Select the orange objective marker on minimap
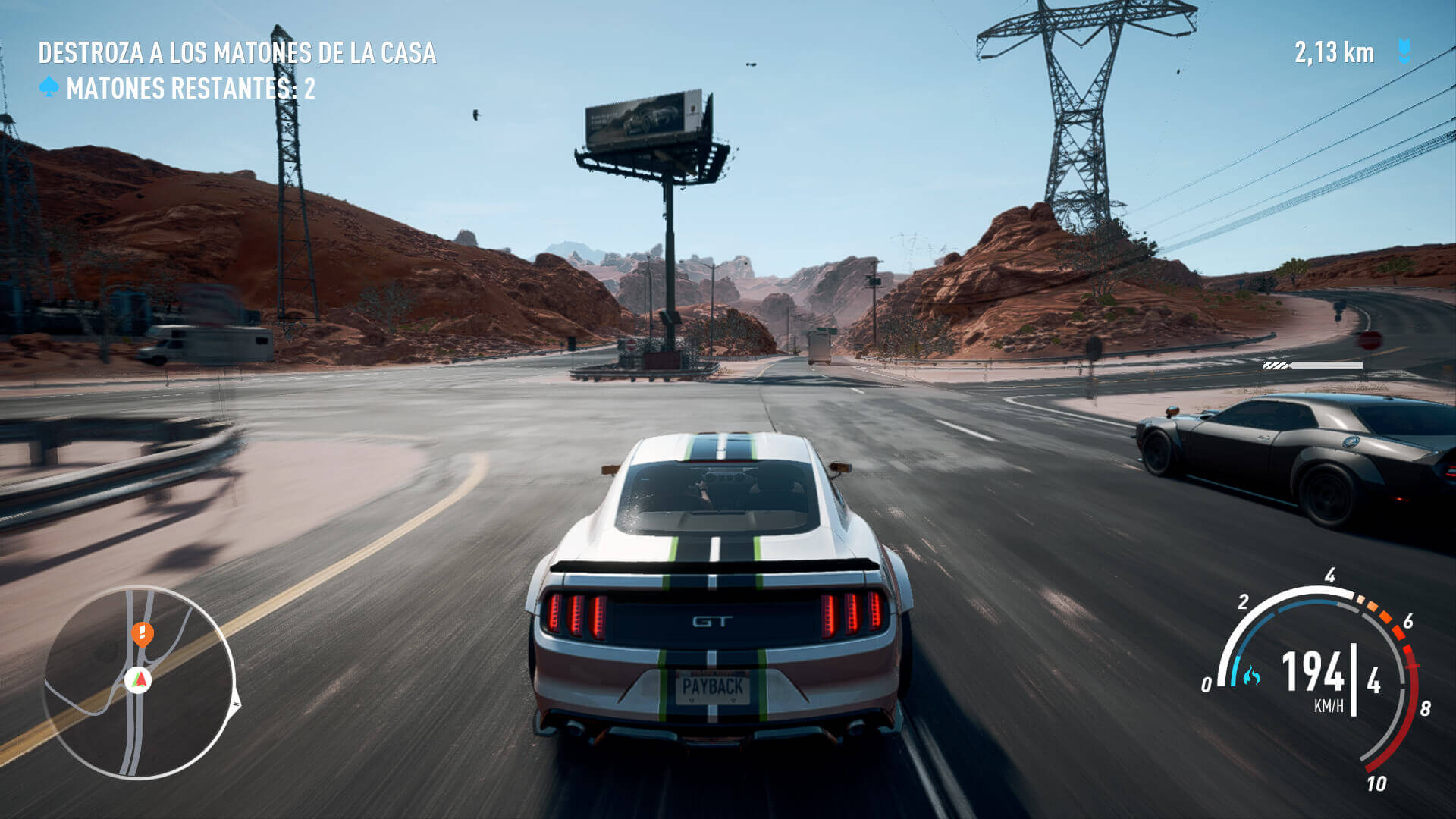 click(x=143, y=632)
